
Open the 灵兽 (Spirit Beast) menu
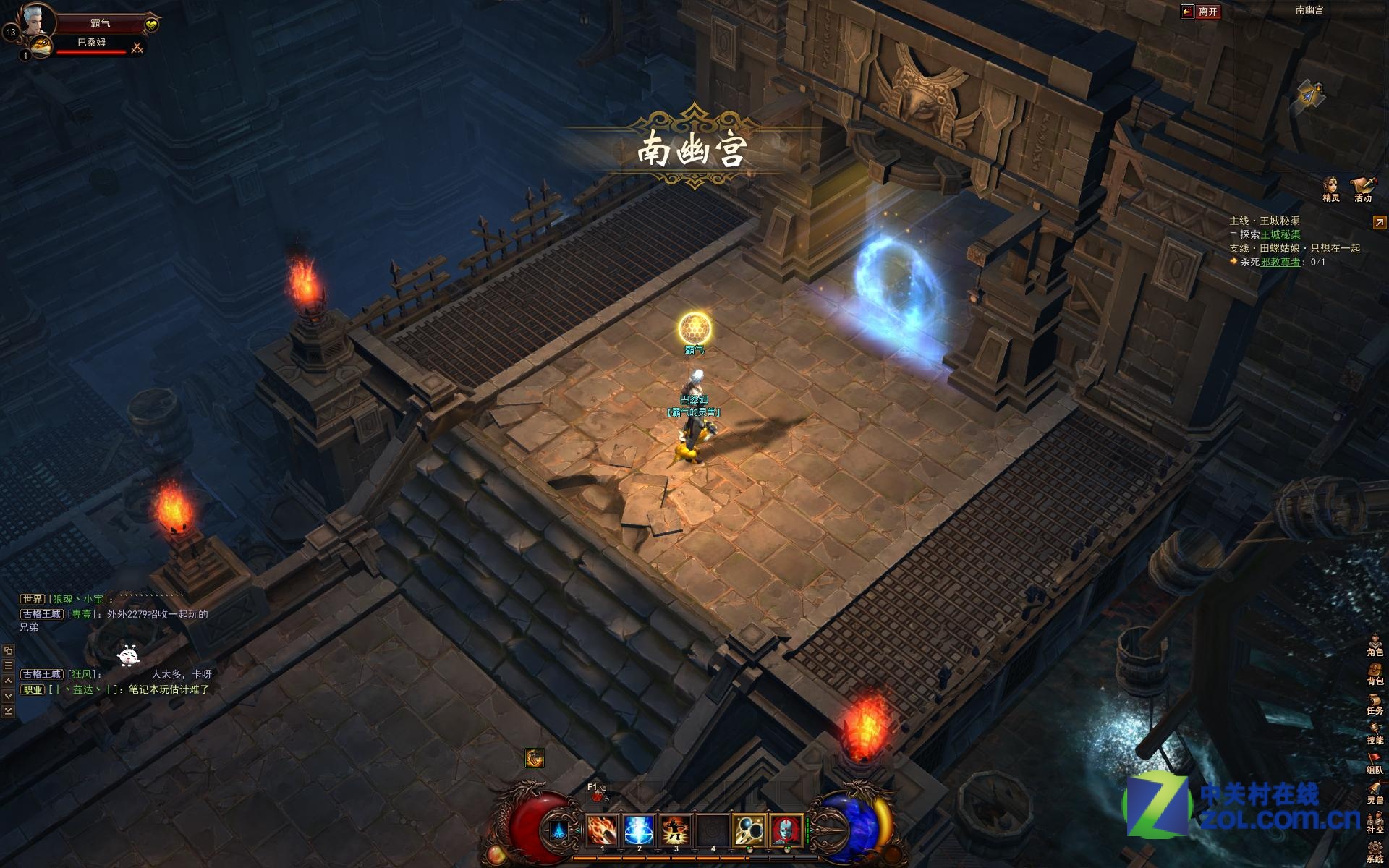[1375, 792]
